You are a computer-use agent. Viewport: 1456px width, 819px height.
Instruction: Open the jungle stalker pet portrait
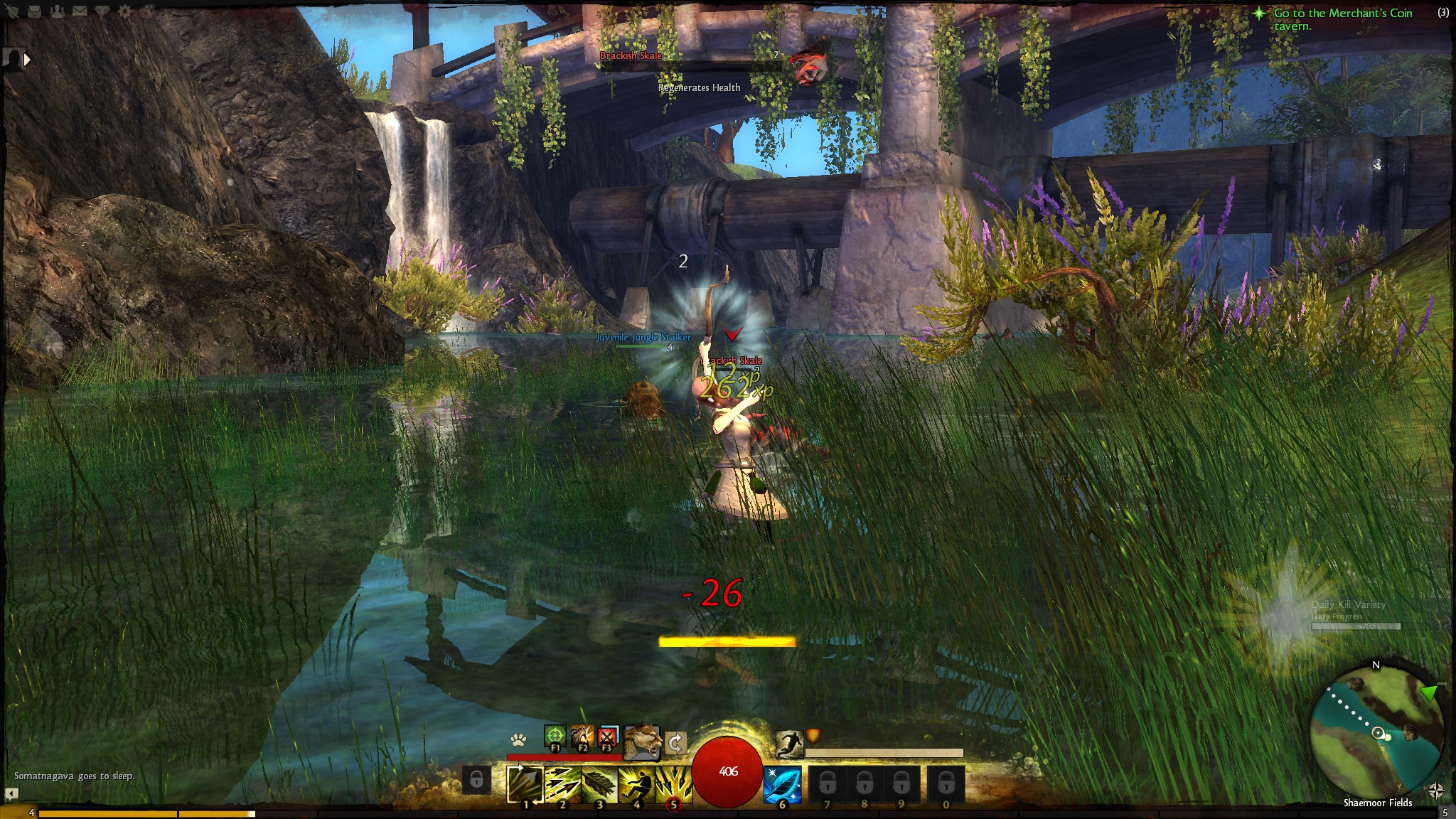pyautogui.click(x=642, y=742)
